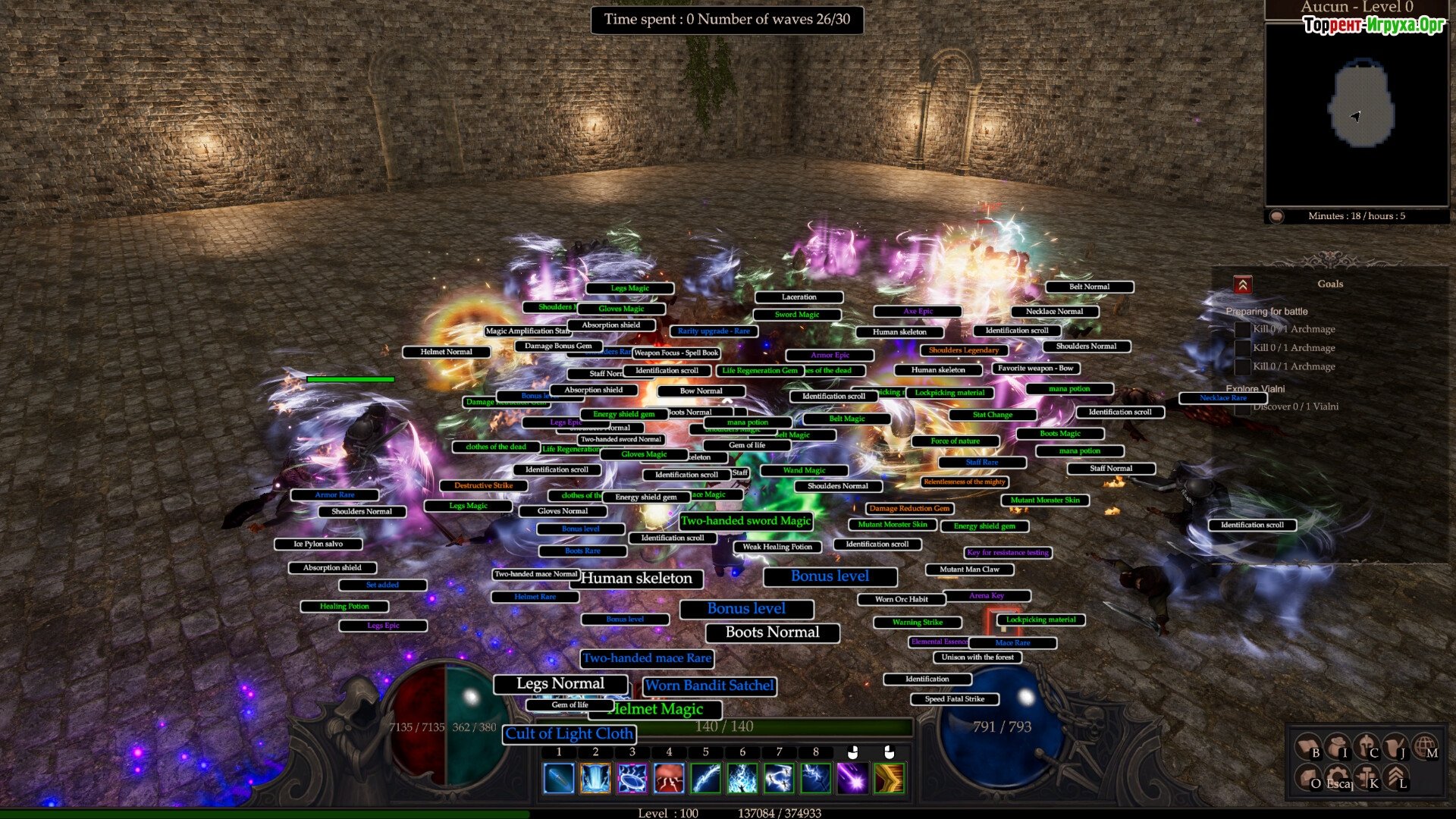Cast the ice pillar skill in slot 2
This screenshot has height=819, width=1456.
coord(595,779)
